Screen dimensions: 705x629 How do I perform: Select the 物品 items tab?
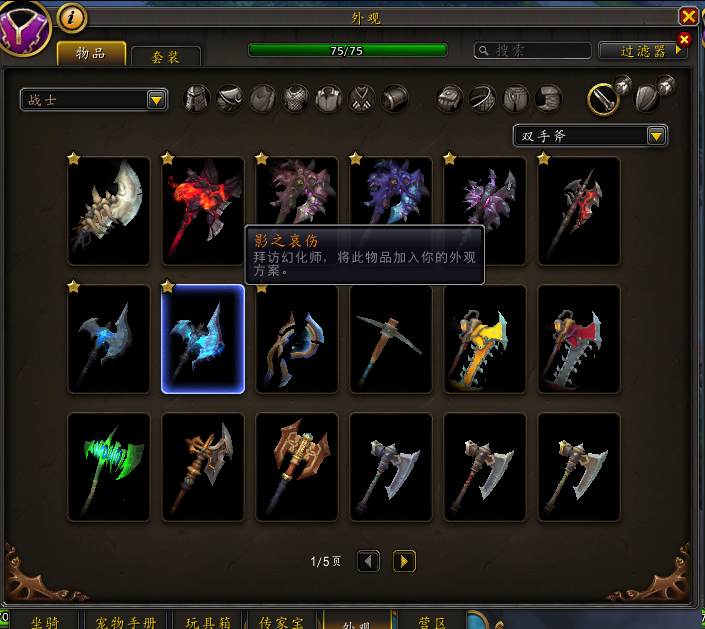[91, 53]
